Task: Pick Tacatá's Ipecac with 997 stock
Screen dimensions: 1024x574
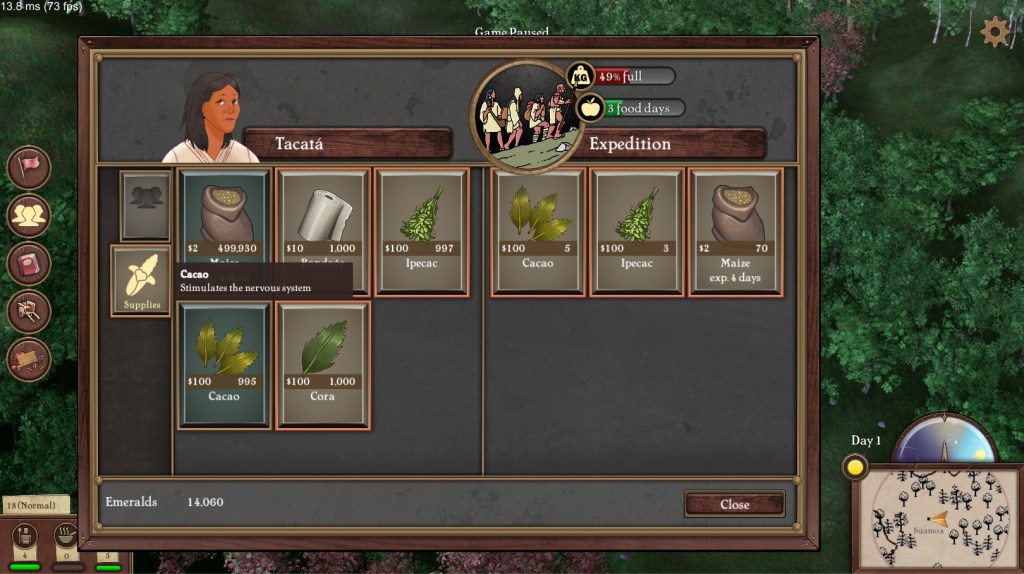Action: pyautogui.click(x=421, y=231)
